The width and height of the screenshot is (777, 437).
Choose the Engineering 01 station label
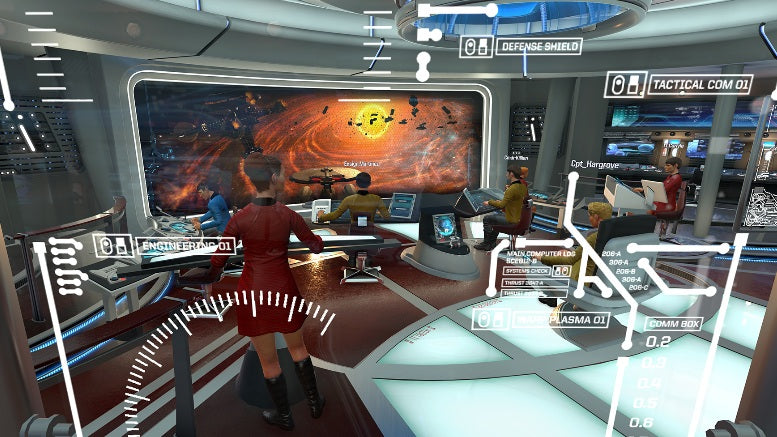pyautogui.click(x=188, y=245)
